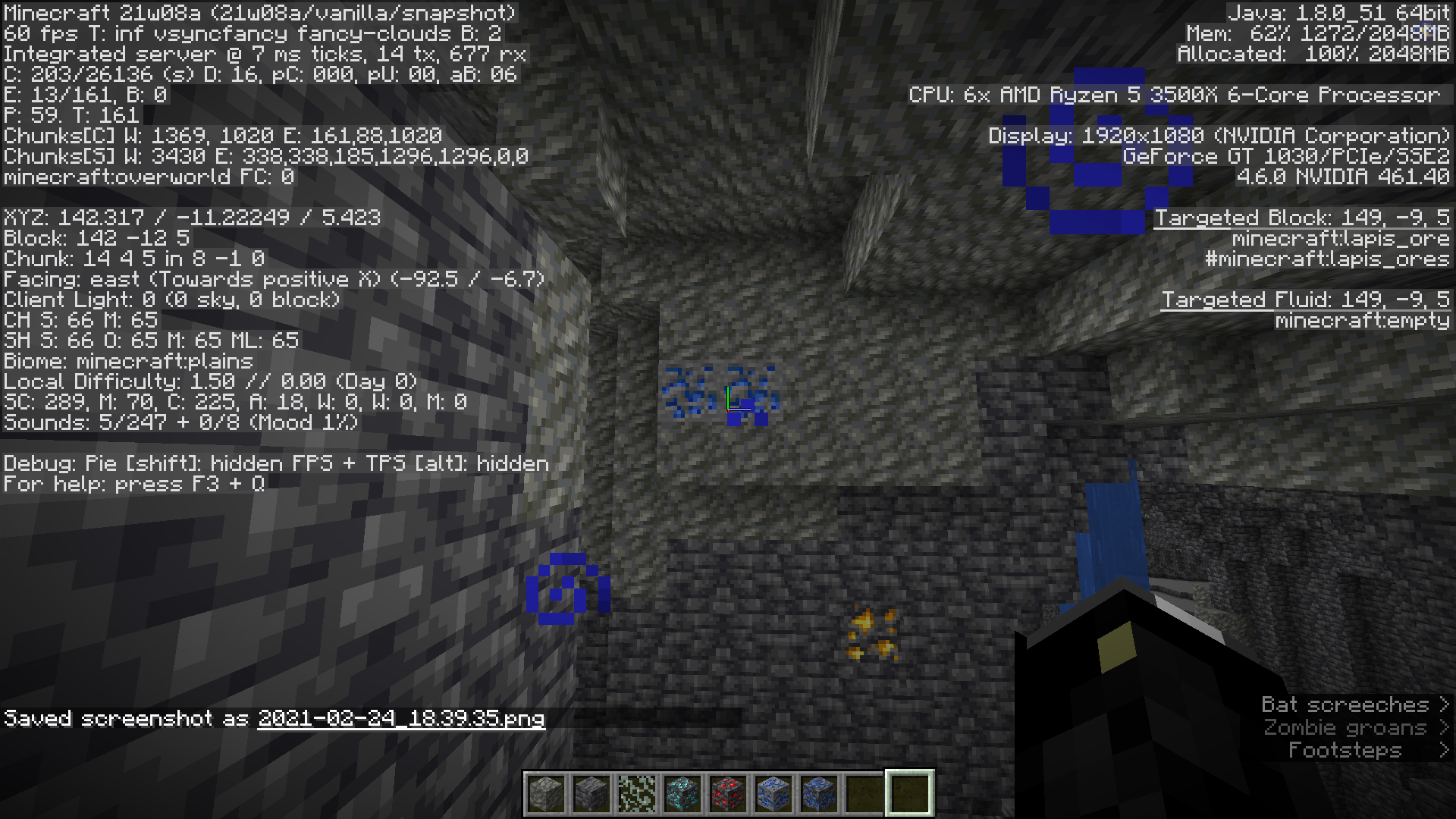The width and height of the screenshot is (1456, 819).
Task: Click the highlighted empty hotbar slot
Action: (910, 793)
